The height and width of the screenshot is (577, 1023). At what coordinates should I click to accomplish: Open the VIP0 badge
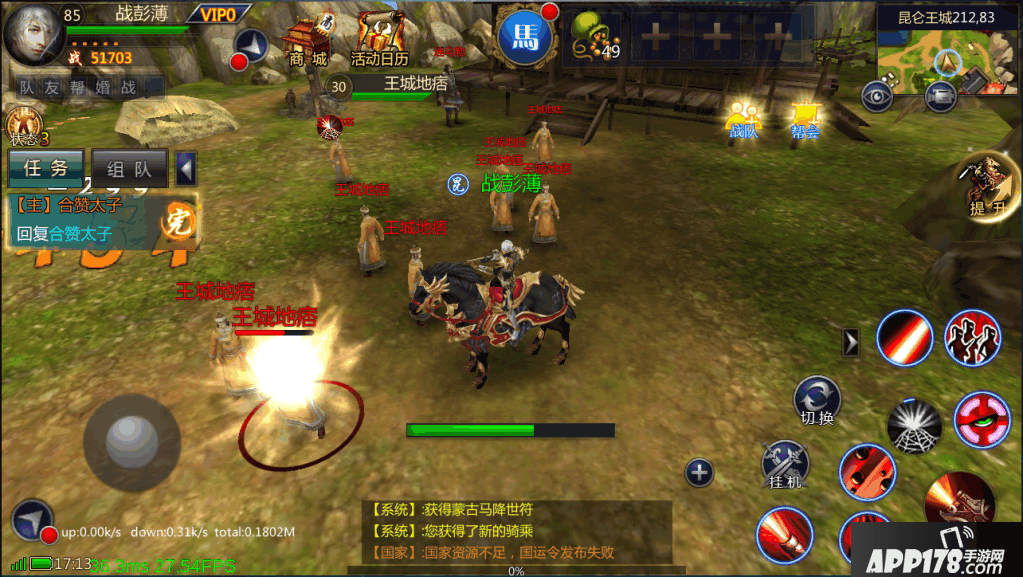pyautogui.click(x=218, y=14)
